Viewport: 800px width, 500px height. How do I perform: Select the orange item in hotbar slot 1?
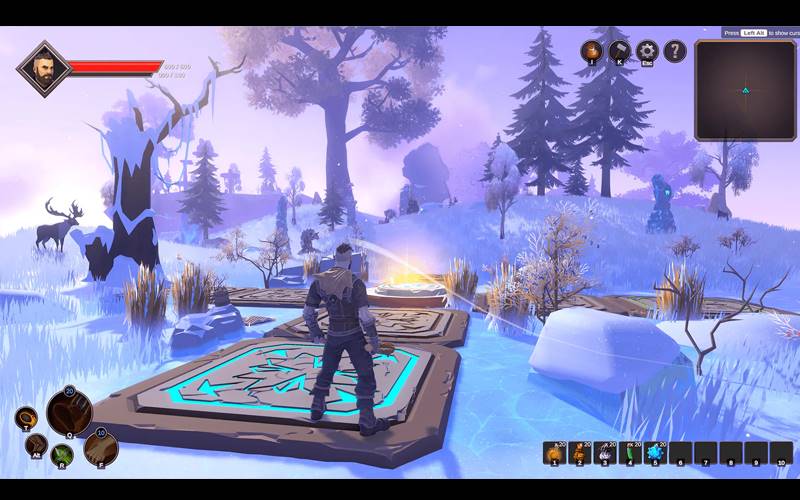pos(555,454)
